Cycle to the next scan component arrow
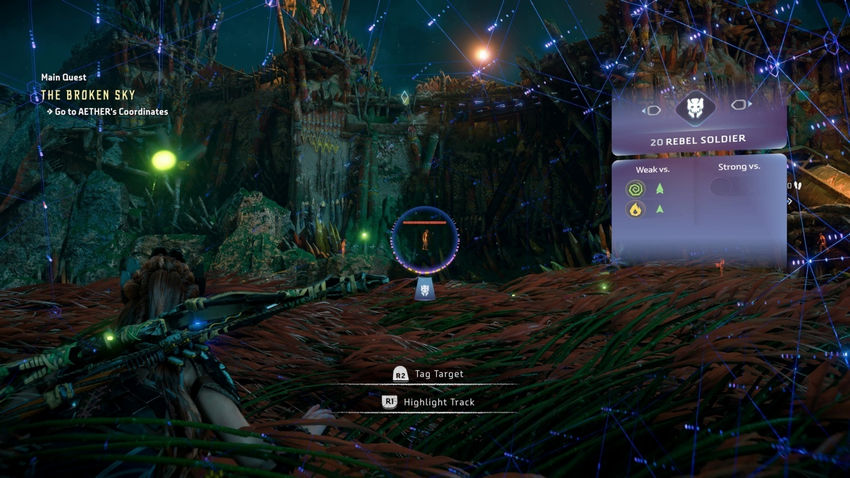The width and height of the screenshot is (850, 478). point(741,106)
